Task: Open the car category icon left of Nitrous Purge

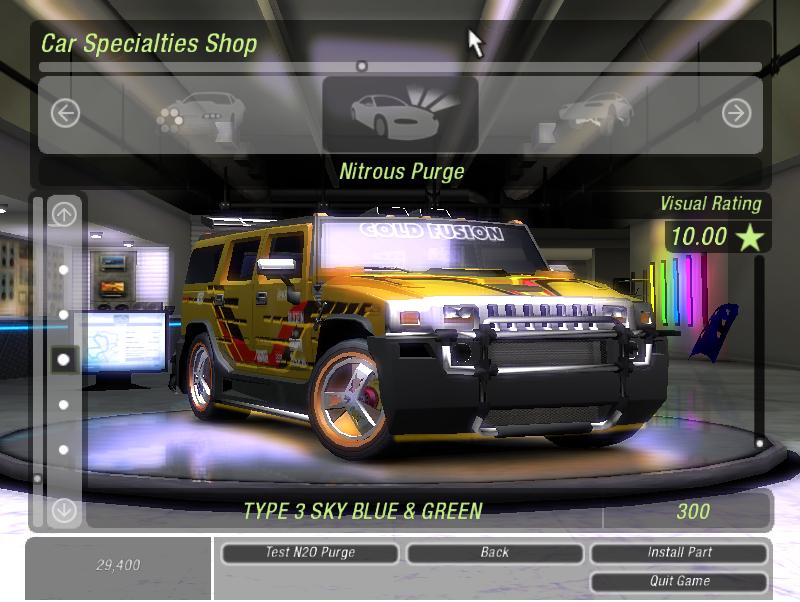Action: tap(200, 113)
